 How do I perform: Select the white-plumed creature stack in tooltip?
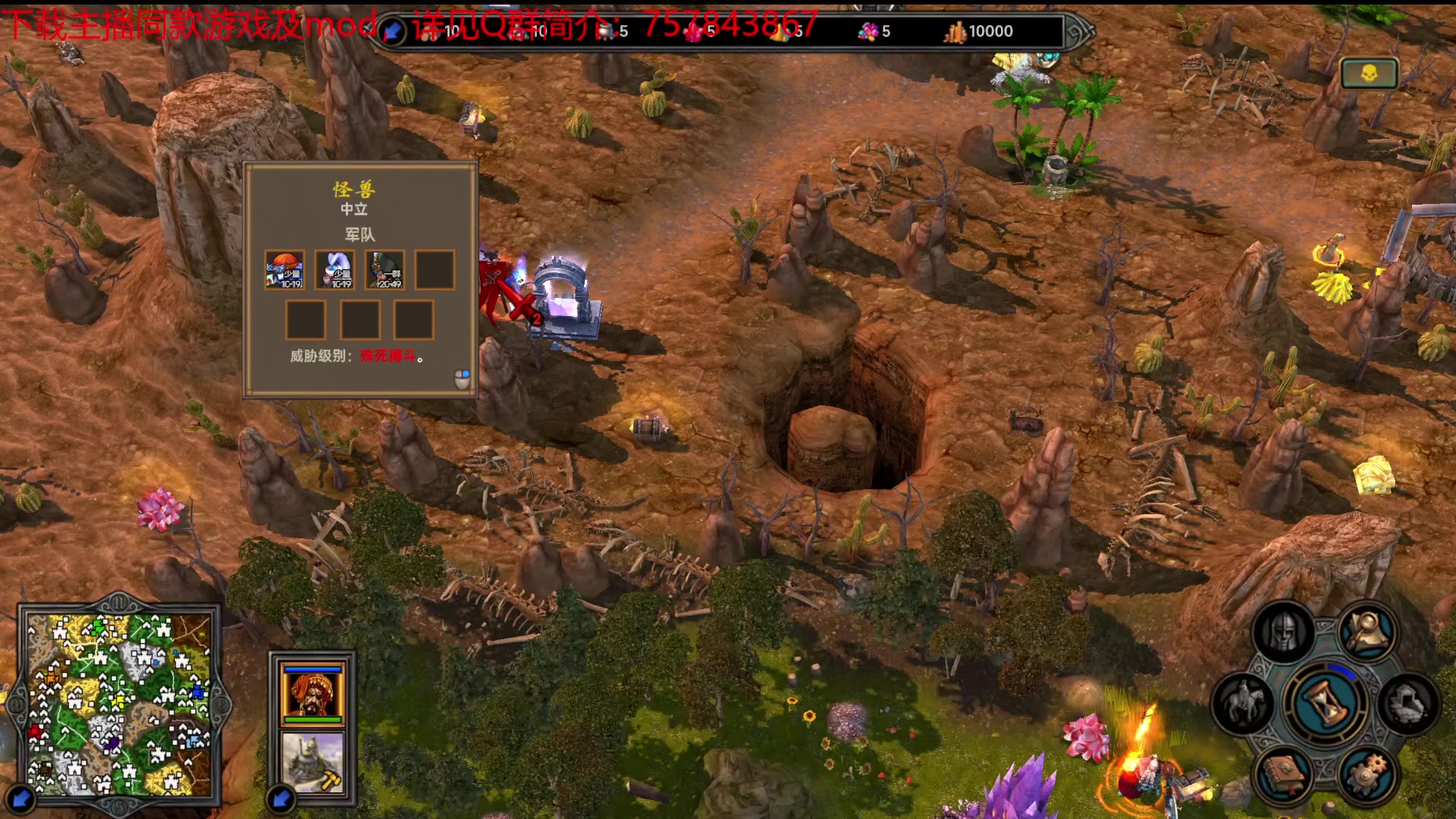(334, 270)
